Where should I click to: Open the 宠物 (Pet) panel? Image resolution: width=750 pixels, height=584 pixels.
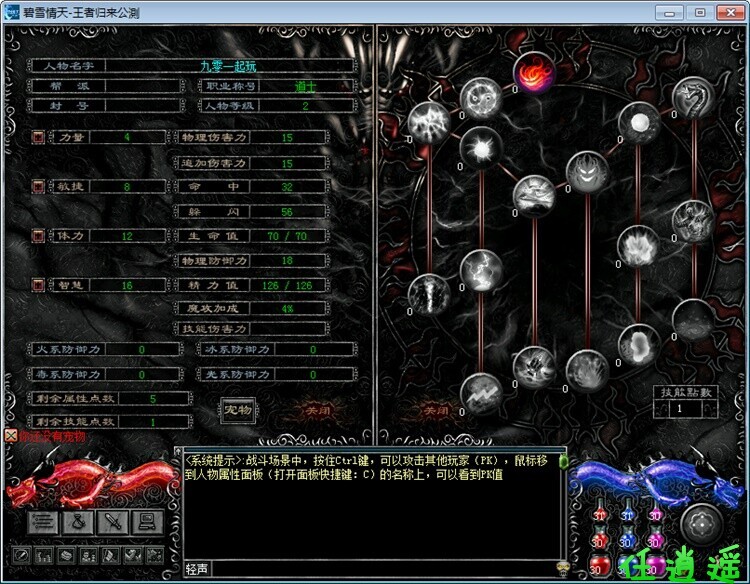(x=236, y=409)
